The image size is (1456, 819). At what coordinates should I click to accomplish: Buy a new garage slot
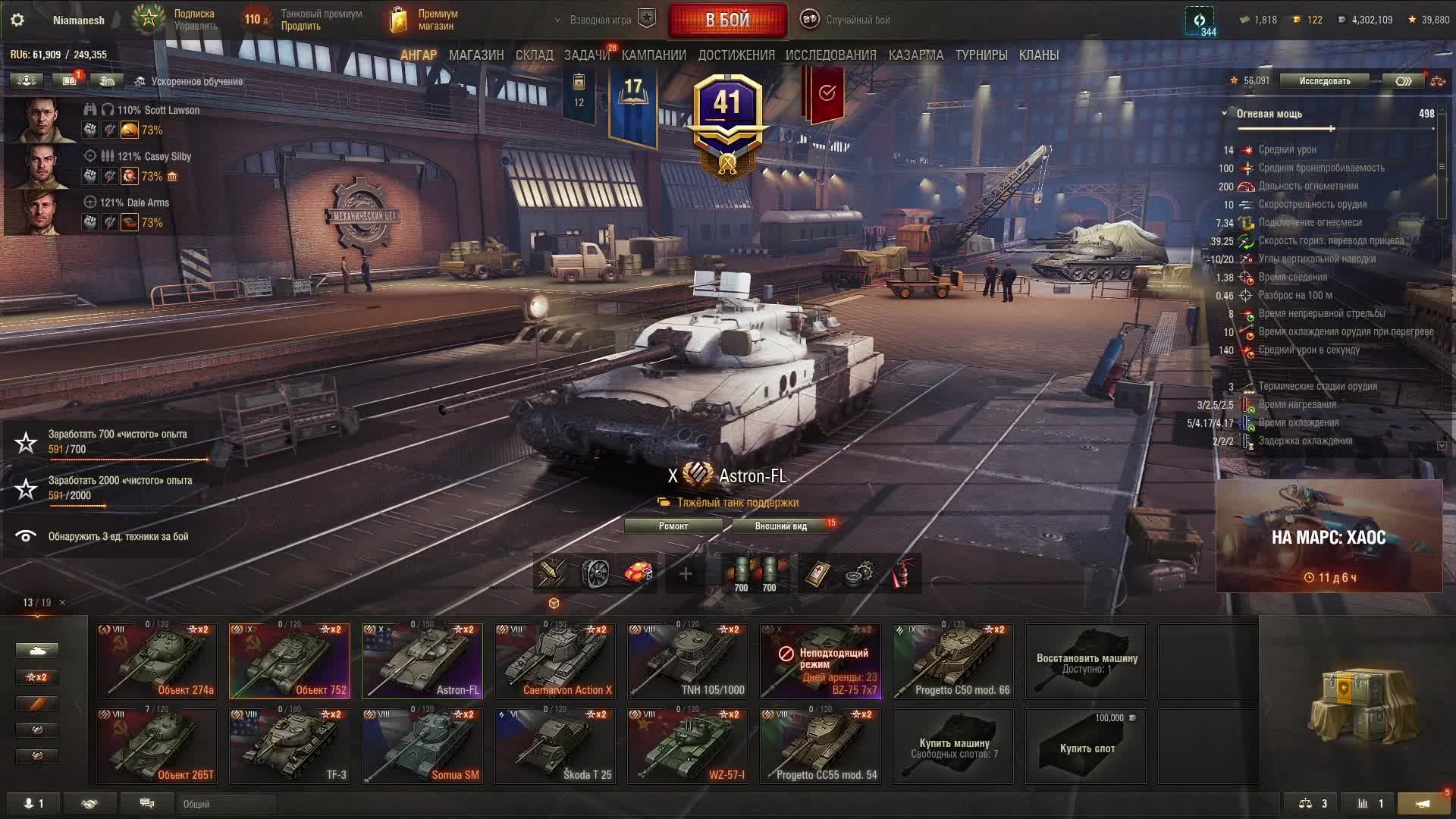point(1086,747)
